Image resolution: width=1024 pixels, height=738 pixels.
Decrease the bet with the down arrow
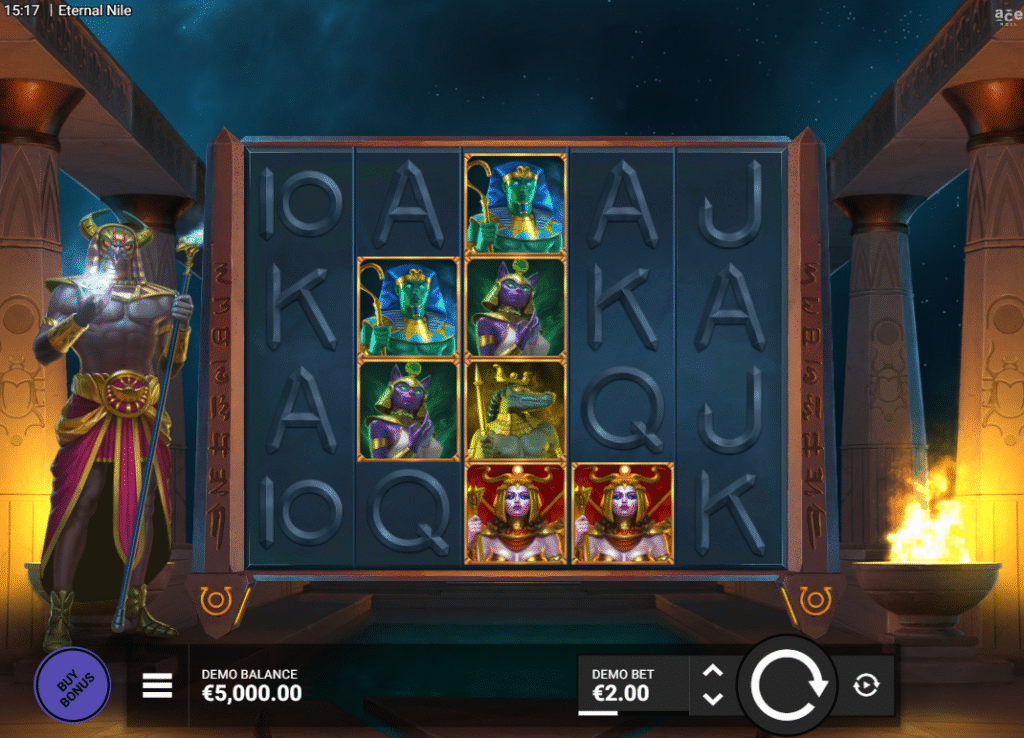pos(713,698)
